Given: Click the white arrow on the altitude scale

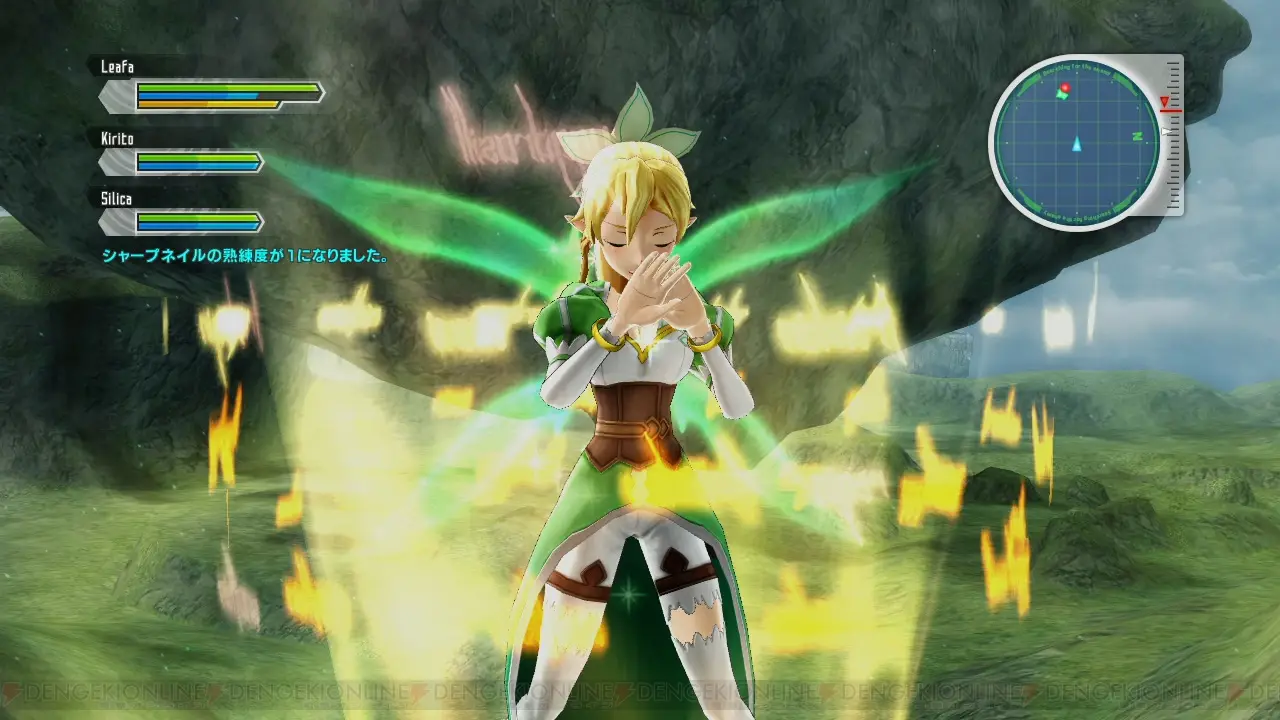Looking at the screenshot, I should [1166, 131].
